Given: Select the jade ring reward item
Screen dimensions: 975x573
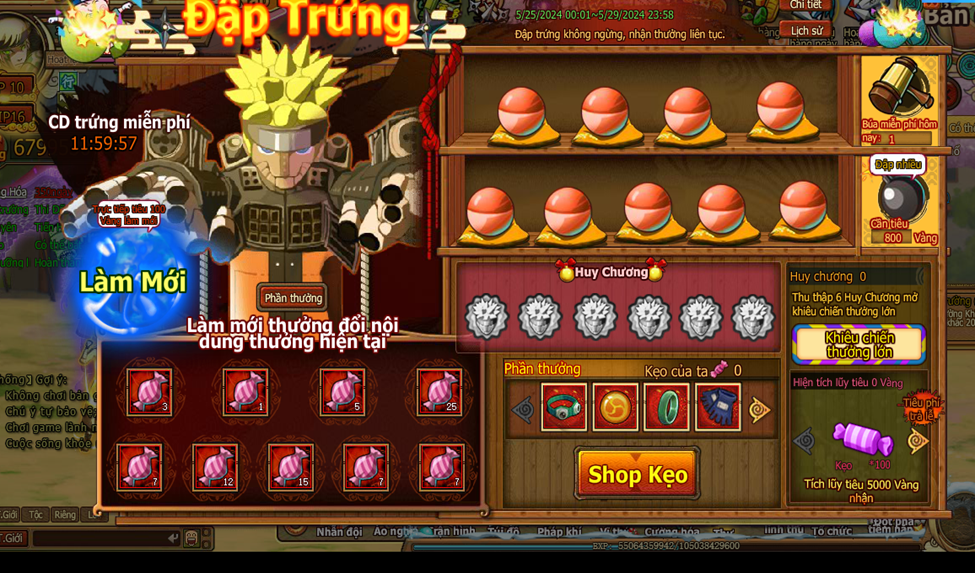Looking at the screenshot, I should 666,408.
